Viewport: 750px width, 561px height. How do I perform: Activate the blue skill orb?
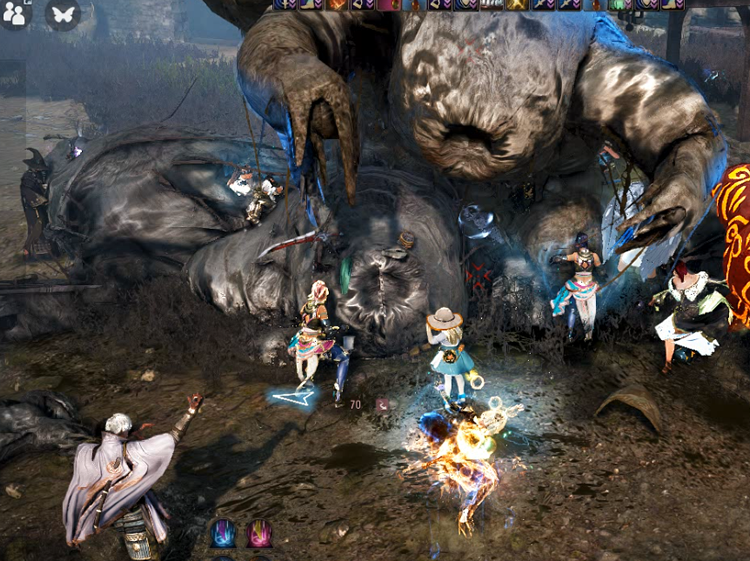point(223,533)
